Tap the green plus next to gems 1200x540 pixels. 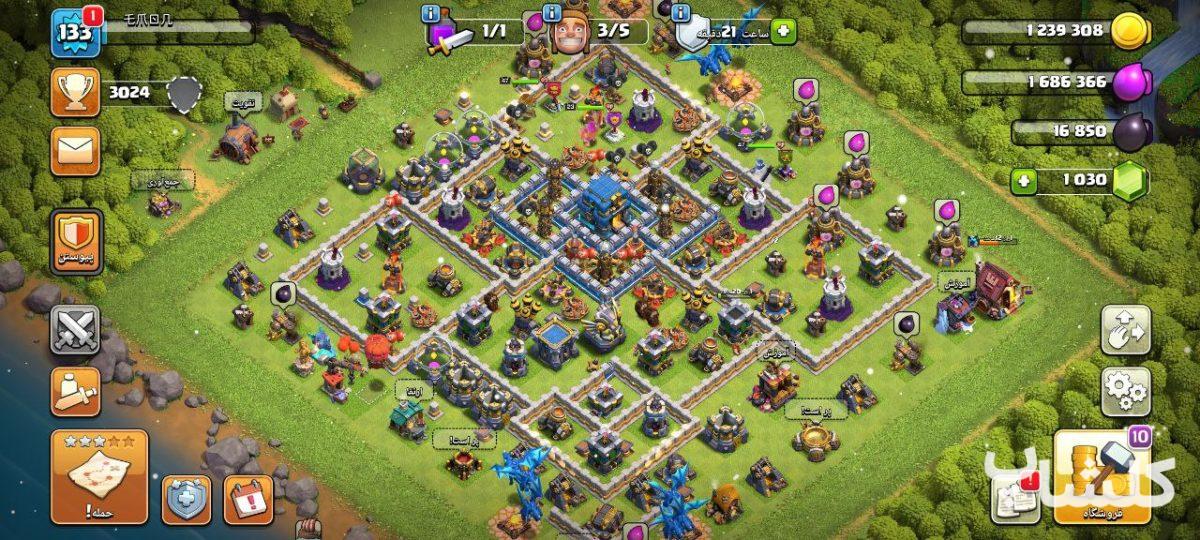tap(1022, 181)
